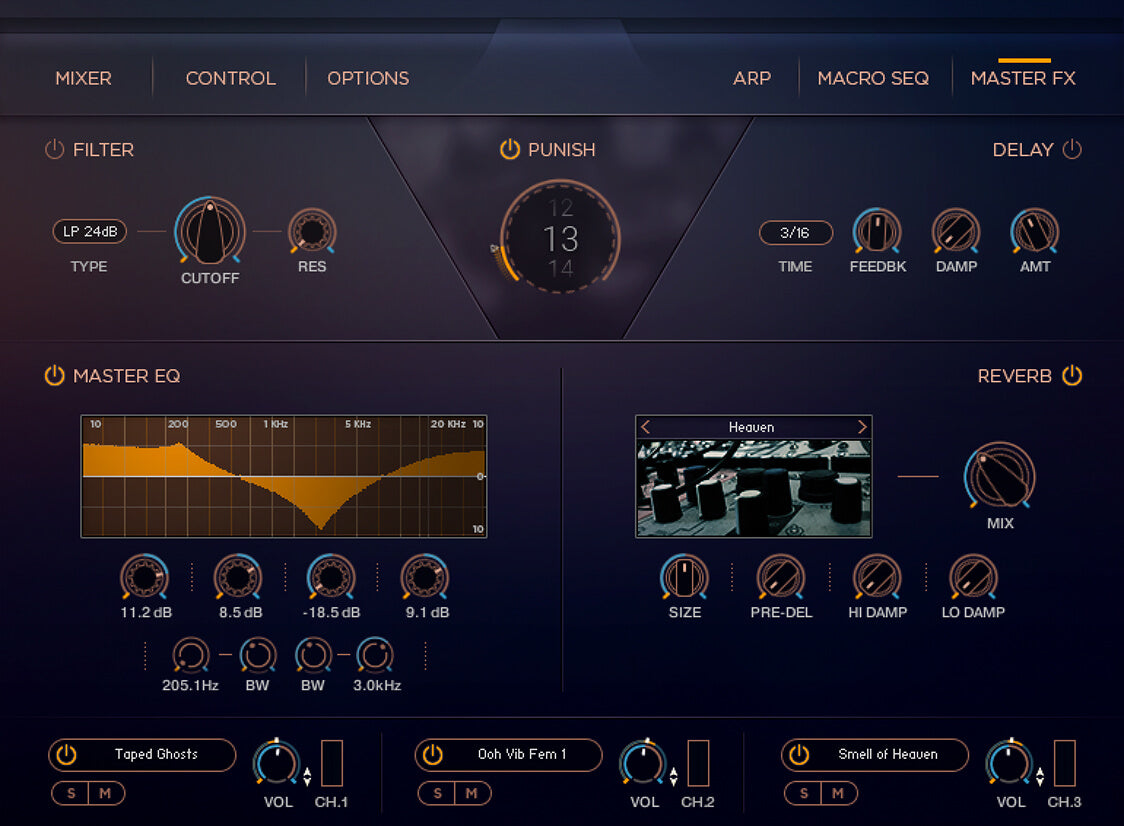Select the MASTER FX tab

click(x=1023, y=78)
